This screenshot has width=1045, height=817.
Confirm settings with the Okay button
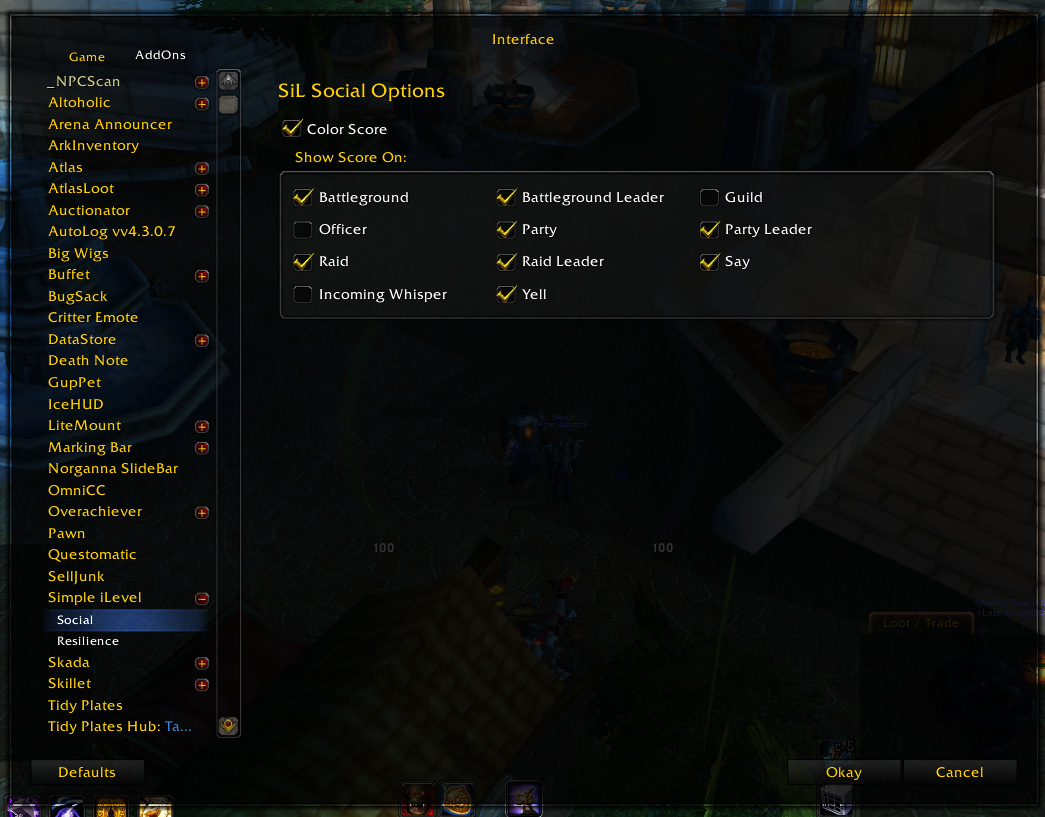[x=843, y=772]
